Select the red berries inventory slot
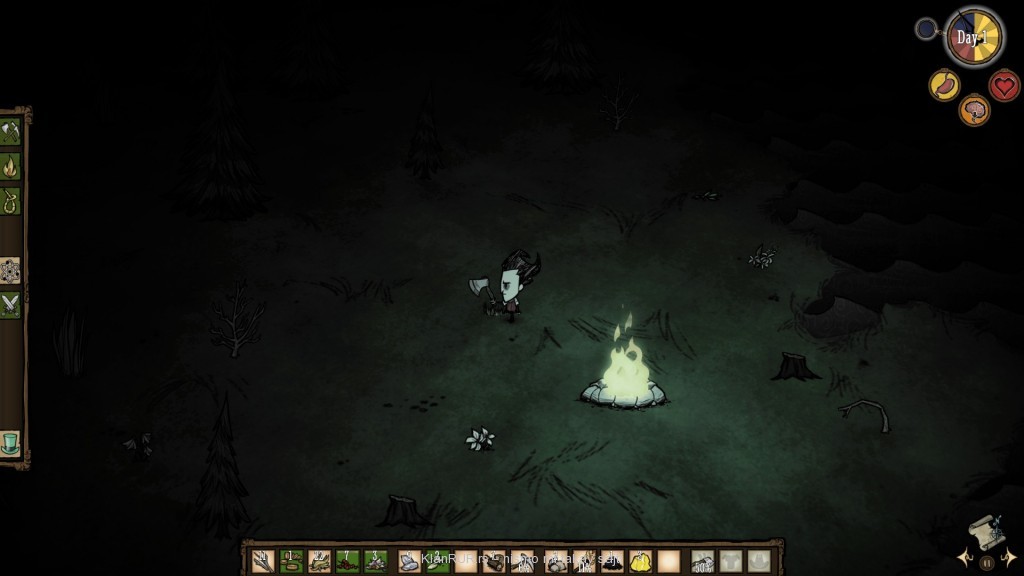 (x=348, y=561)
